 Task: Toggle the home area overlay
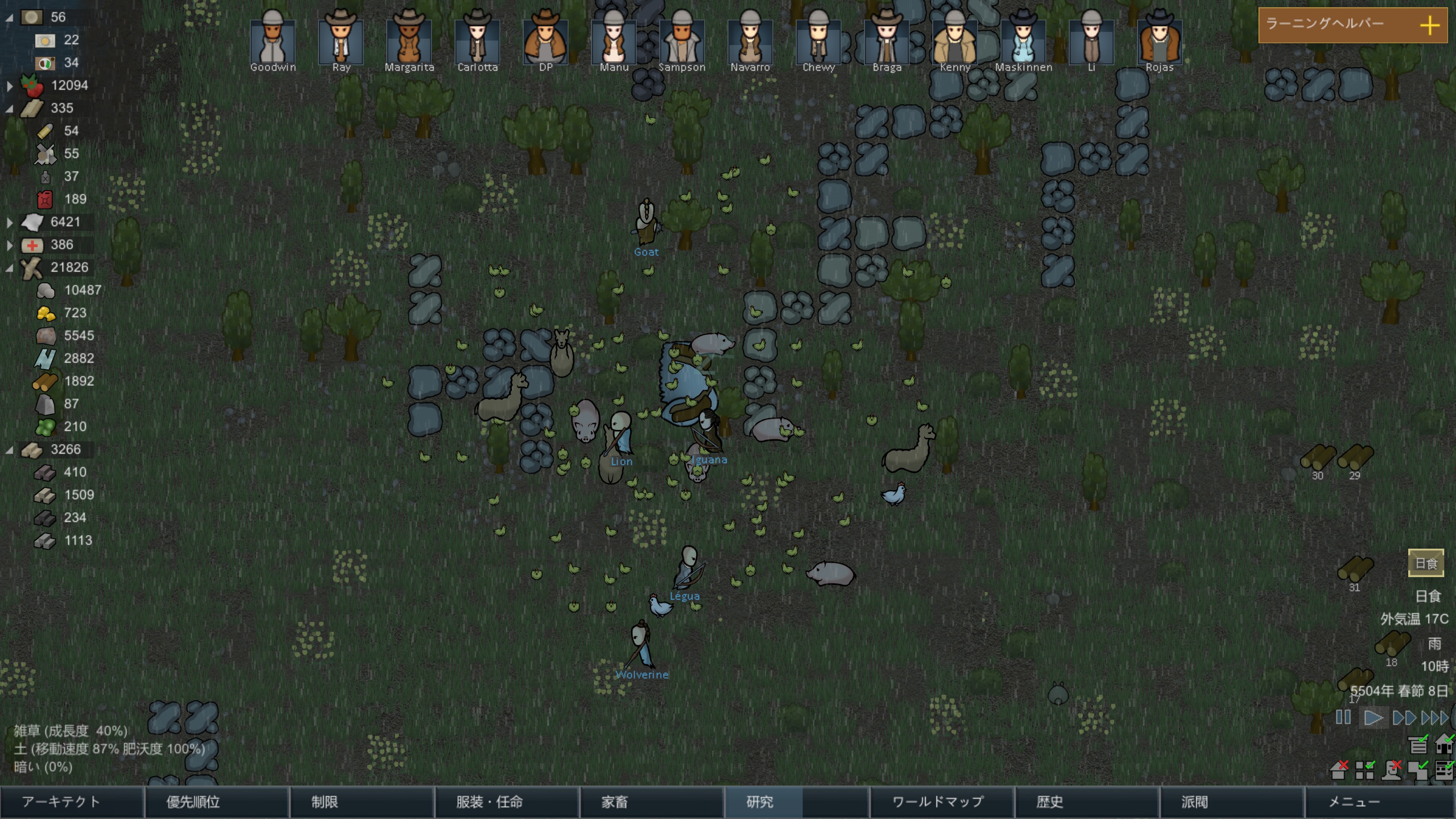[x=1338, y=770]
